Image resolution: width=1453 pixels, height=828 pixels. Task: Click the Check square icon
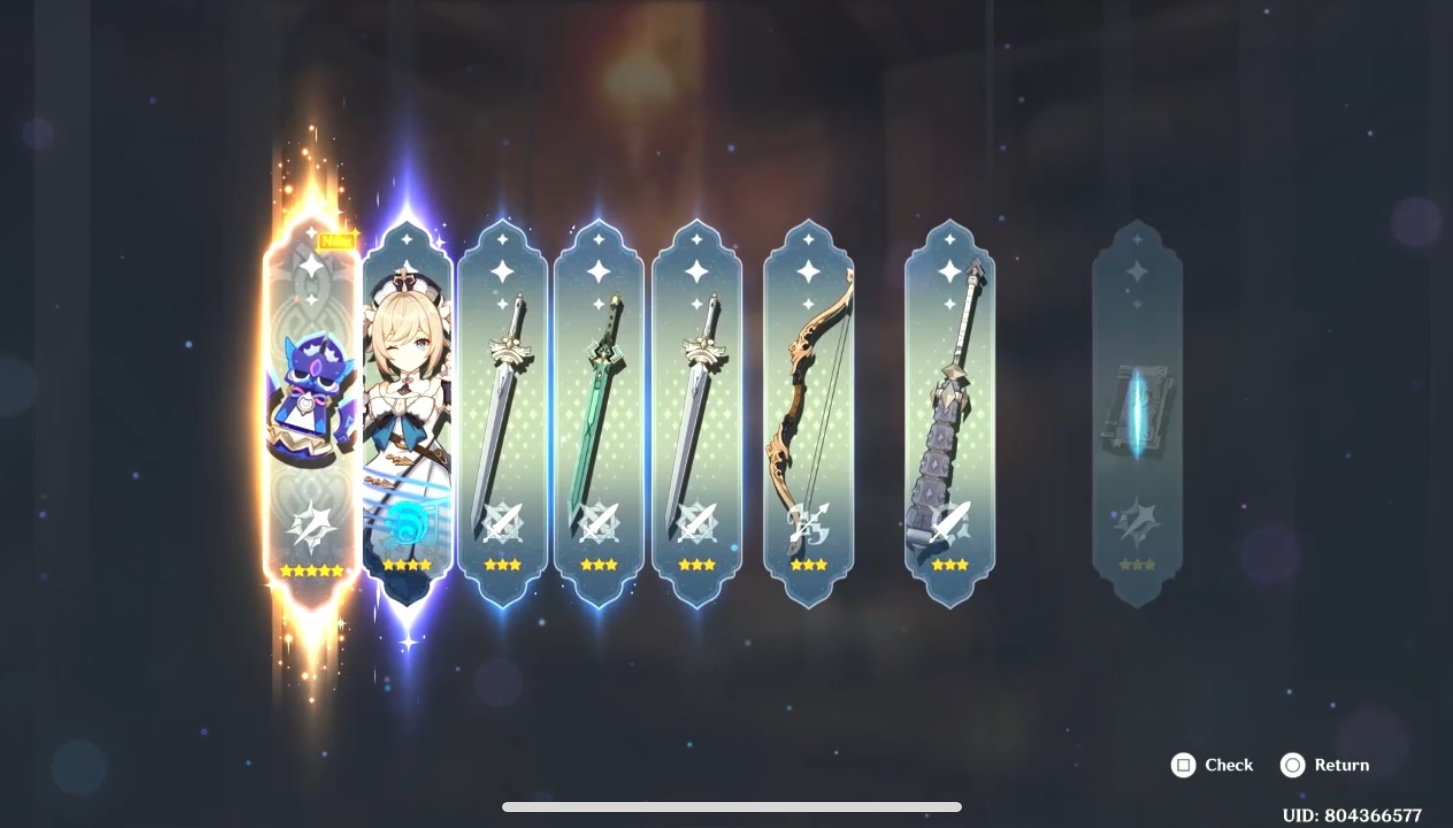1184,765
